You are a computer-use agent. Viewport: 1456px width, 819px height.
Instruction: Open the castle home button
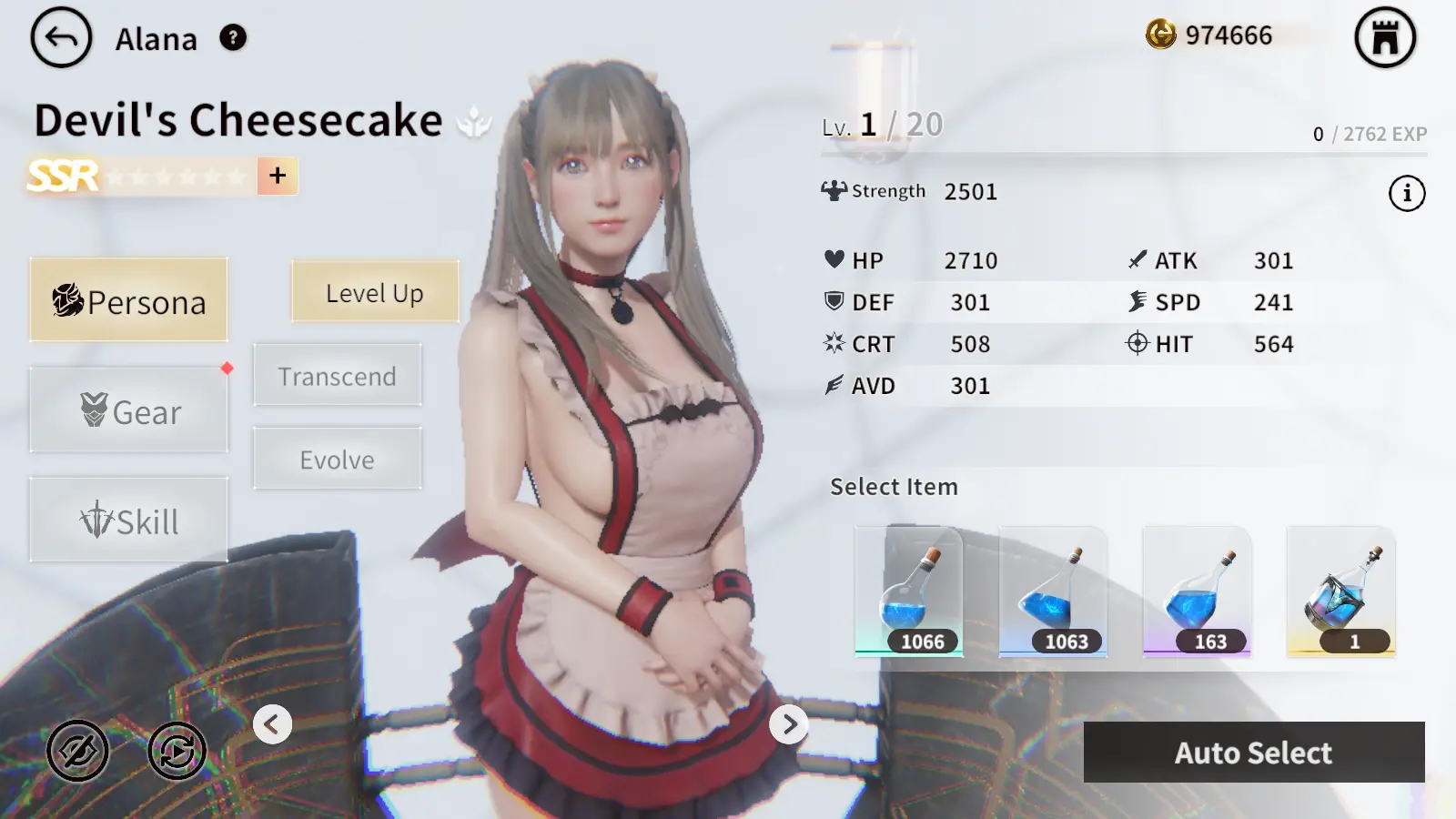pyautogui.click(x=1385, y=38)
